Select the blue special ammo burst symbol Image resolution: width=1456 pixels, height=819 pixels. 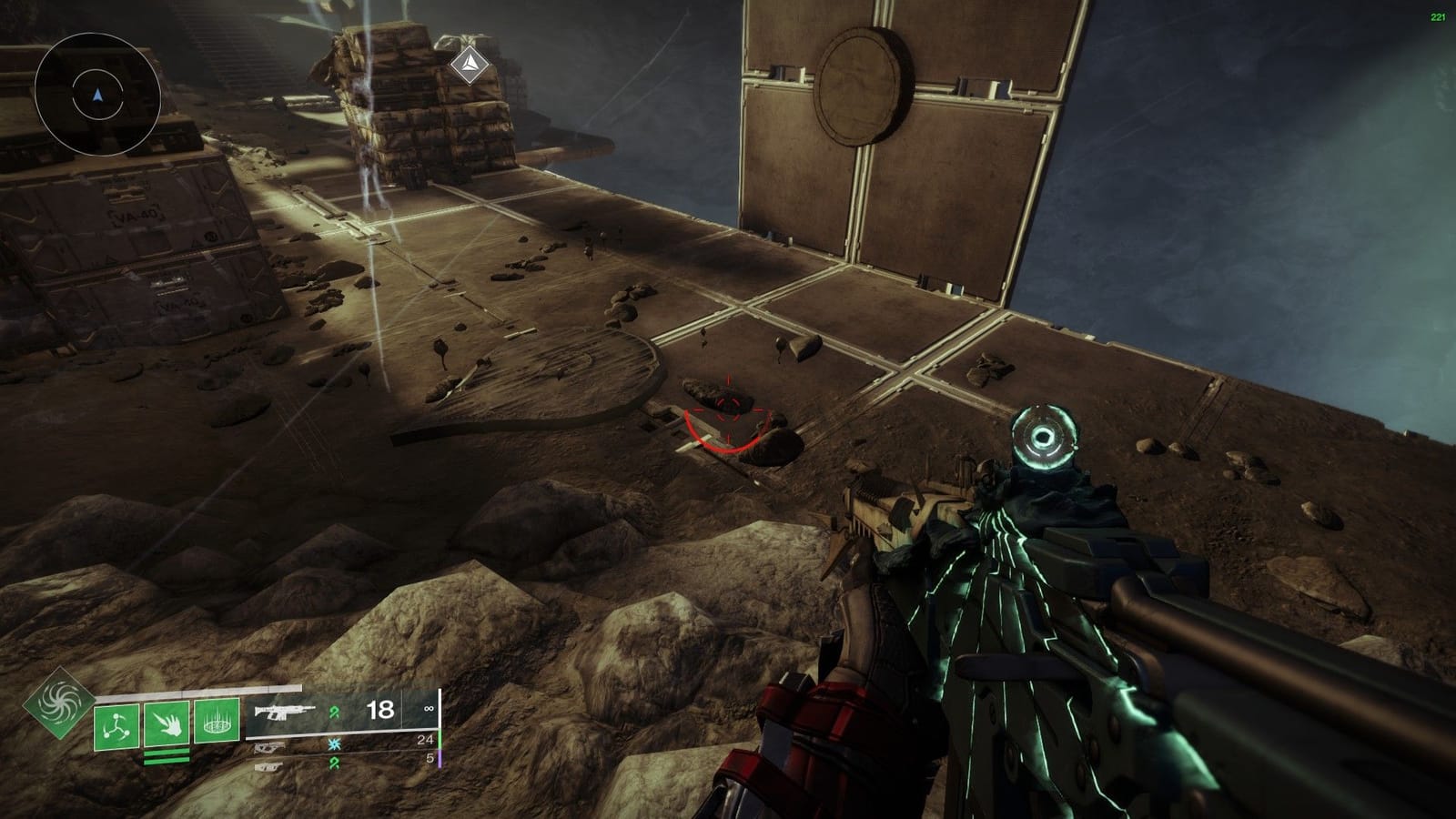click(334, 743)
